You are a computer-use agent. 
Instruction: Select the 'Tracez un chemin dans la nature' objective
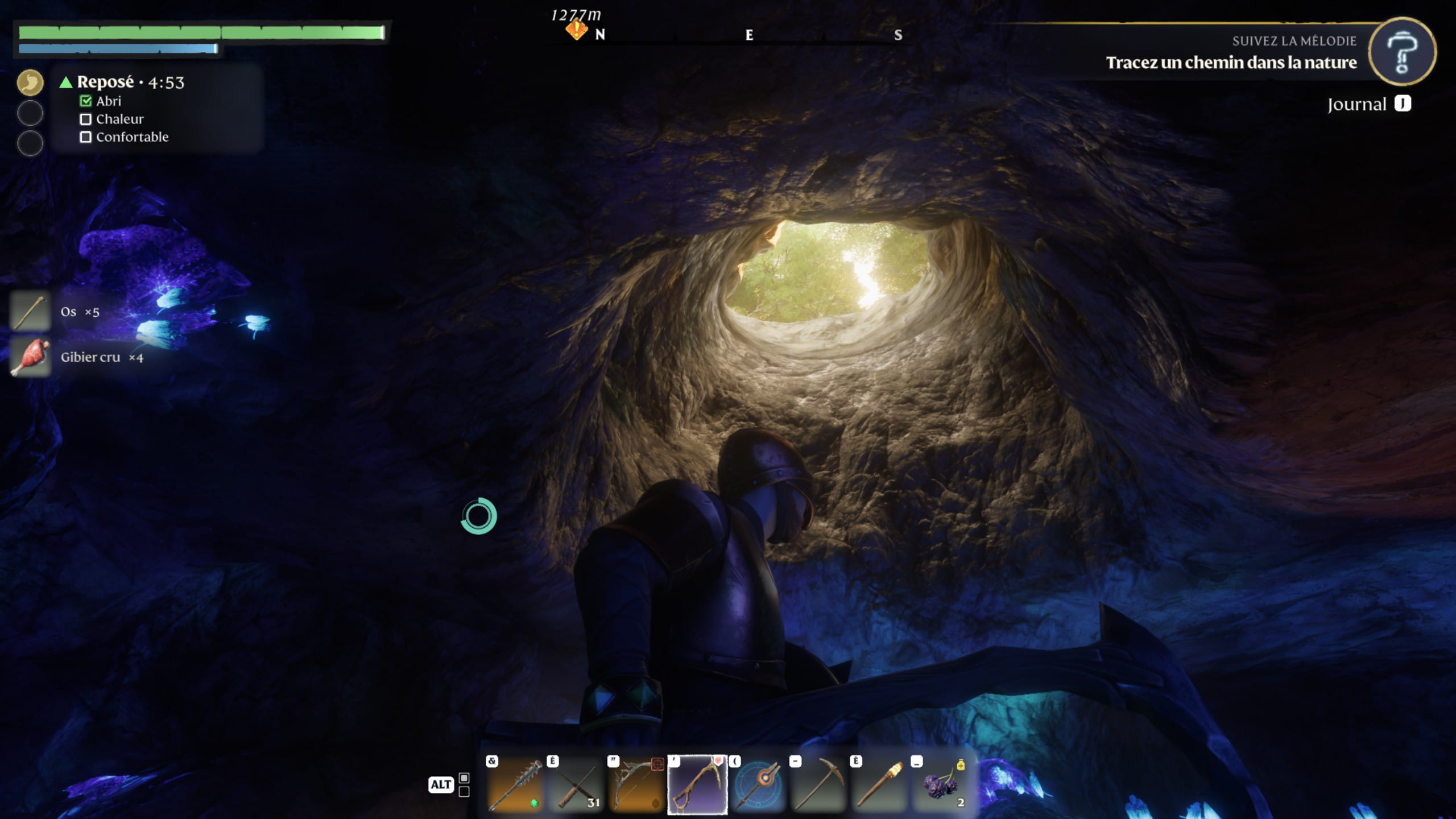(x=1231, y=62)
